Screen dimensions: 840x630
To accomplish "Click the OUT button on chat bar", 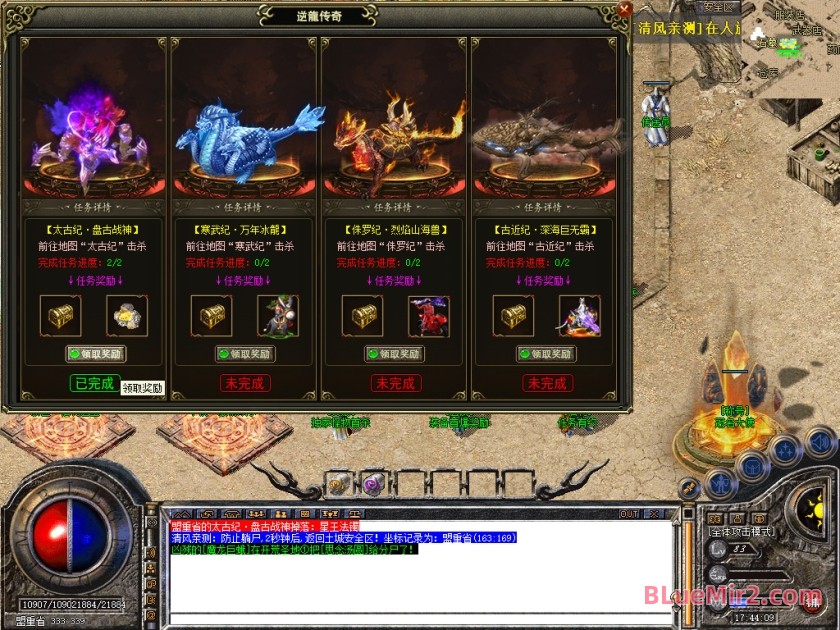I will [629, 514].
